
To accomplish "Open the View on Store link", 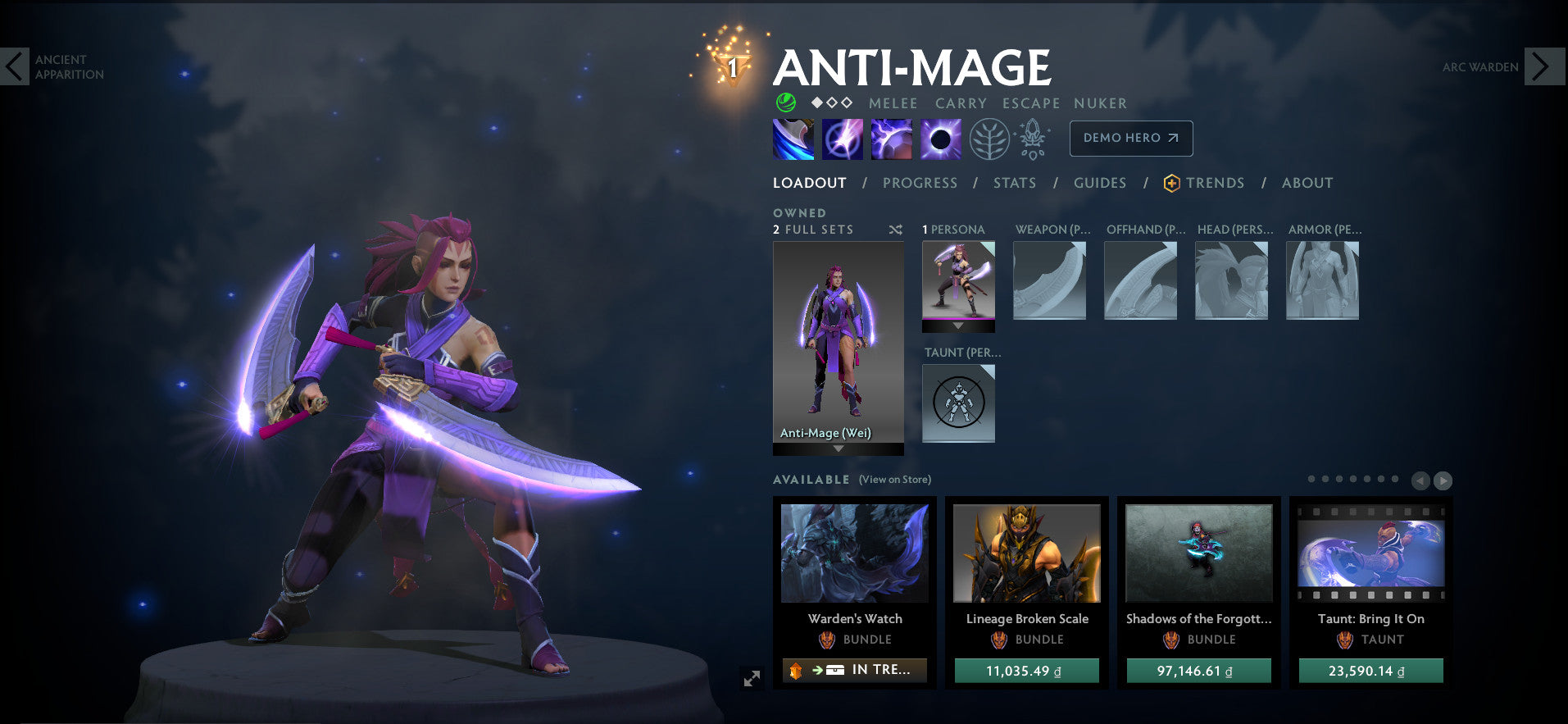I will coord(894,480).
